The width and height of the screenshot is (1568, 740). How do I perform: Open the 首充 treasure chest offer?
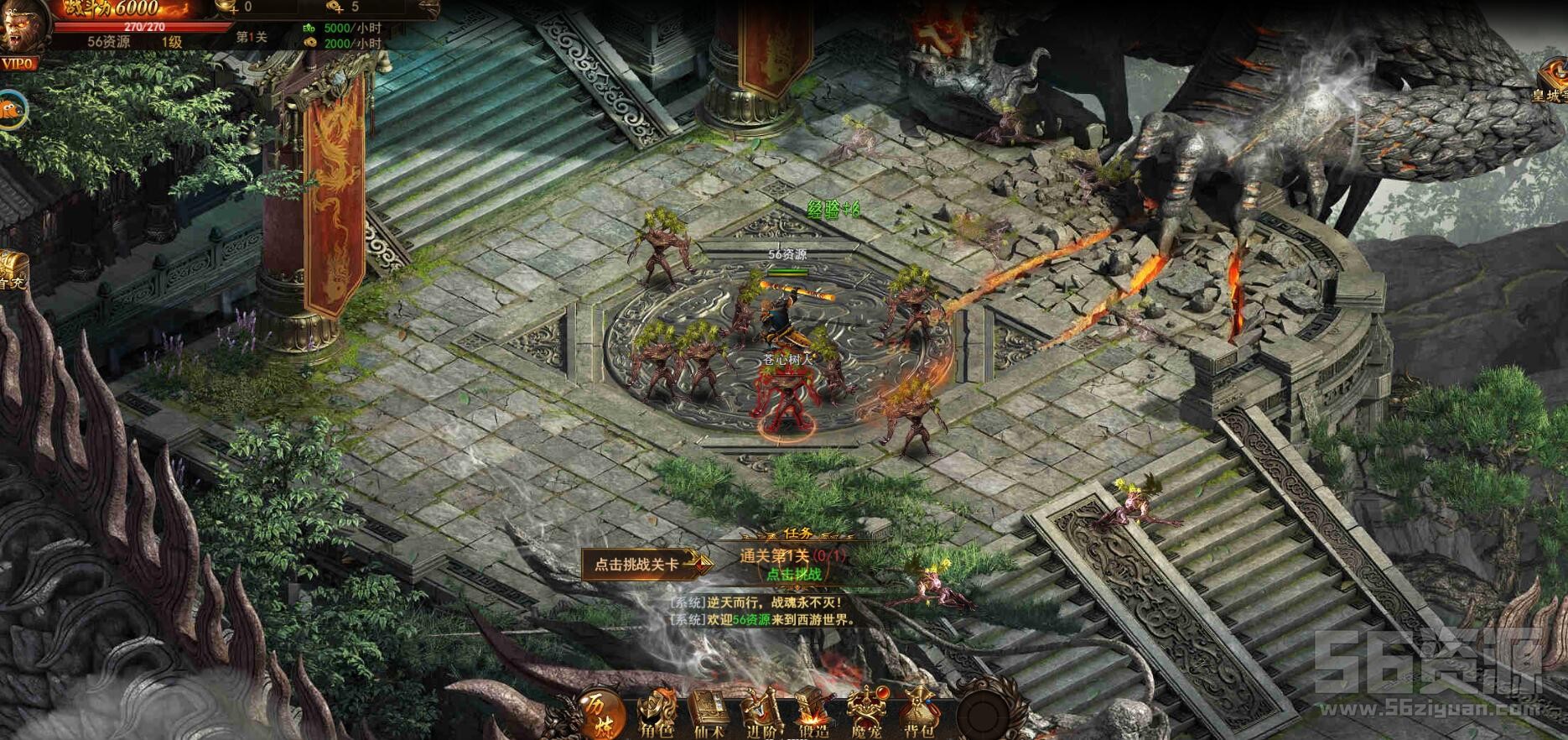point(12,270)
